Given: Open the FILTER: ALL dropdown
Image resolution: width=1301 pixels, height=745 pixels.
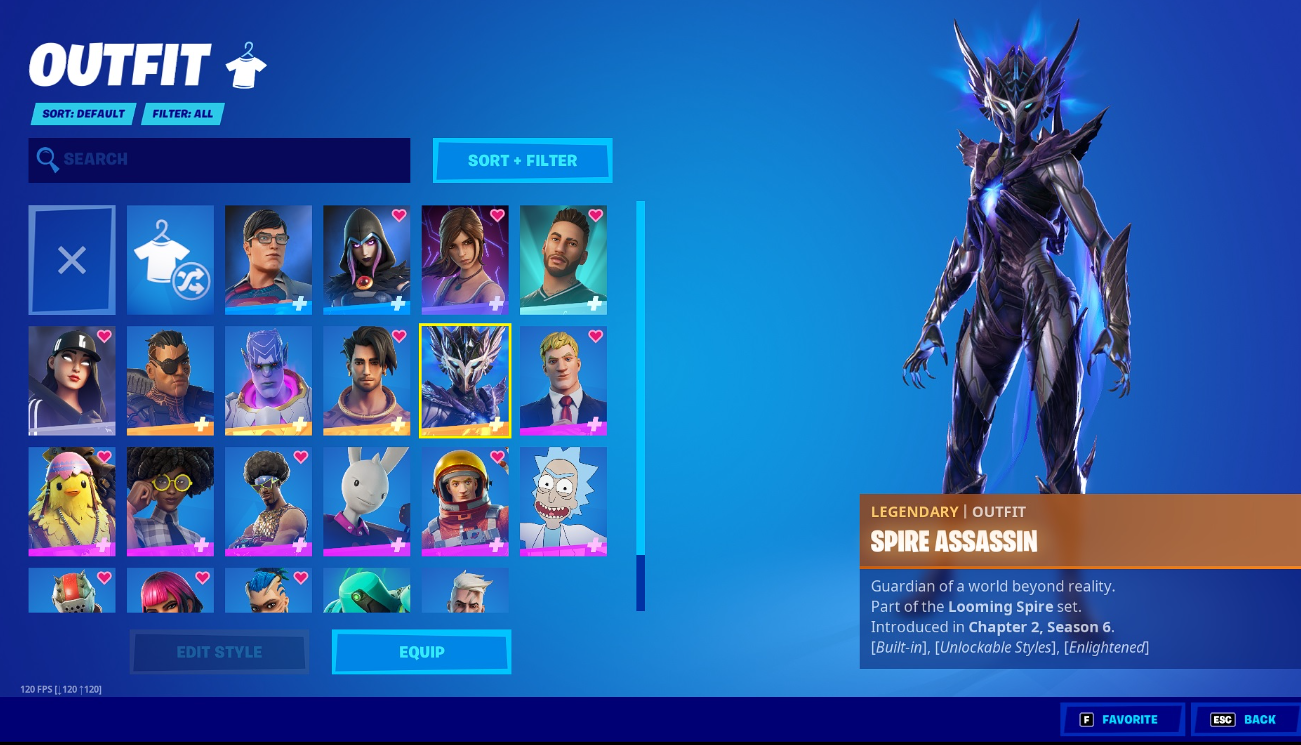Looking at the screenshot, I should pyautogui.click(x=183, y=114).
